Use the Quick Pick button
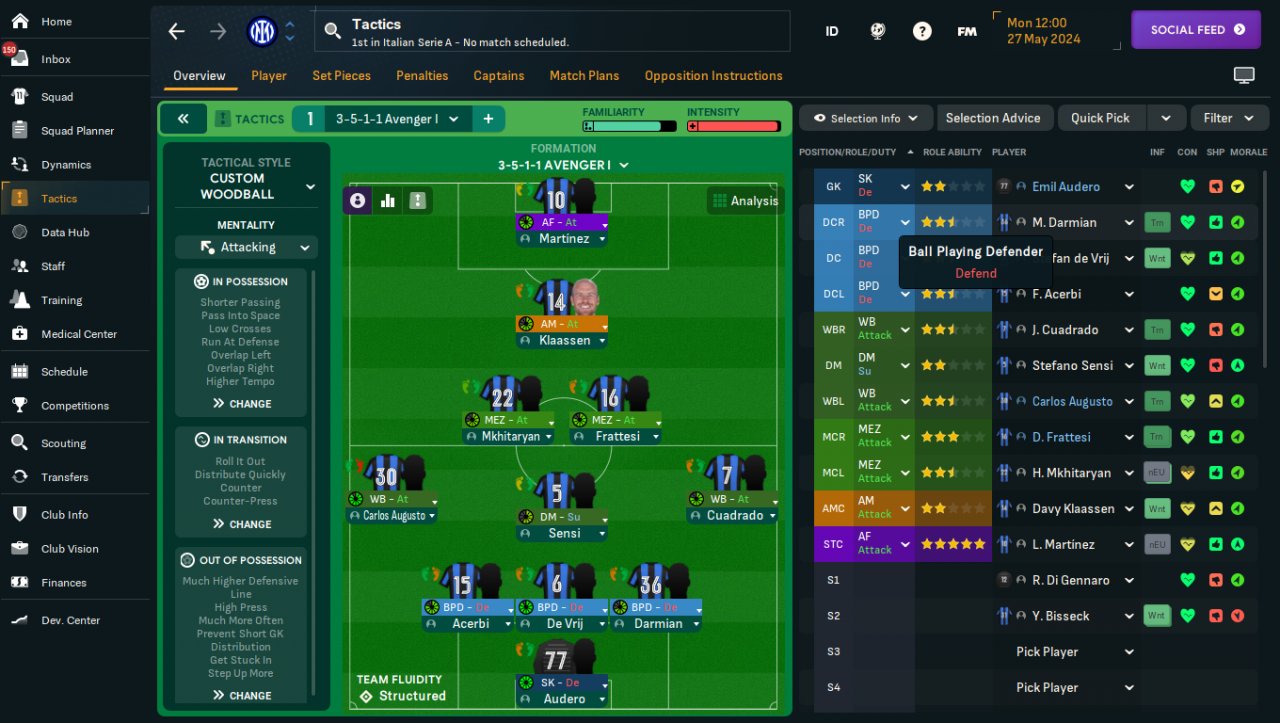The image size is (1280, 723). (x=1100, y=118)
